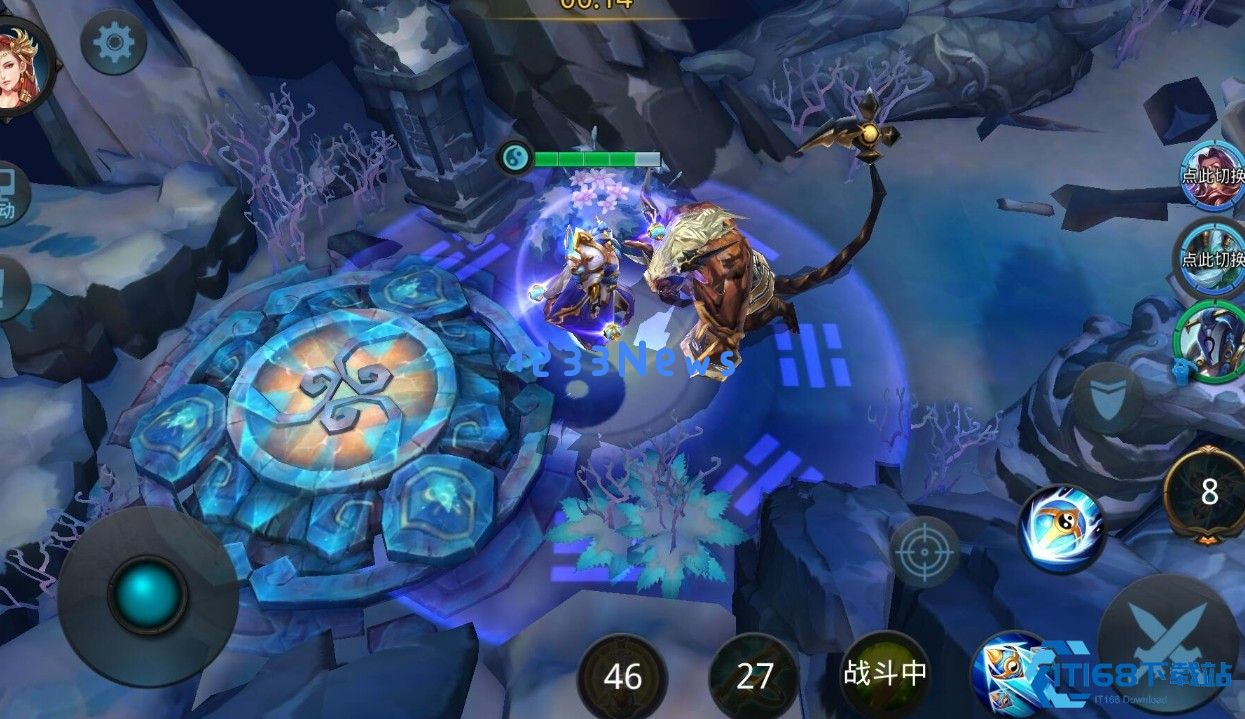Toggle the 动 auto-mode button
Image resolution: width=1245 pixels, height=719 pixels.
point(10,195)
